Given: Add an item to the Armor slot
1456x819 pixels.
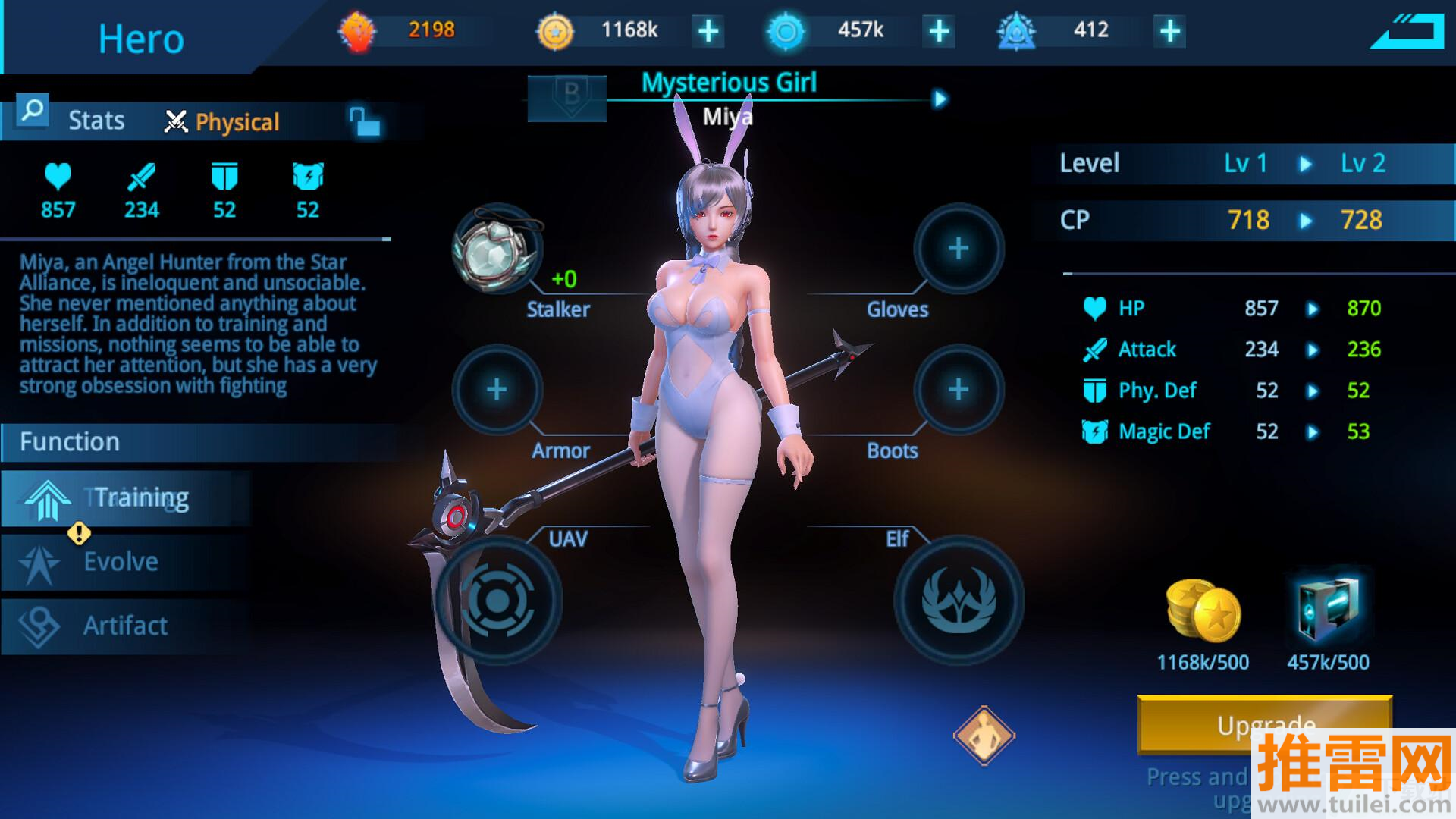Looking at the screenshot, I should [x=497, y=390].
